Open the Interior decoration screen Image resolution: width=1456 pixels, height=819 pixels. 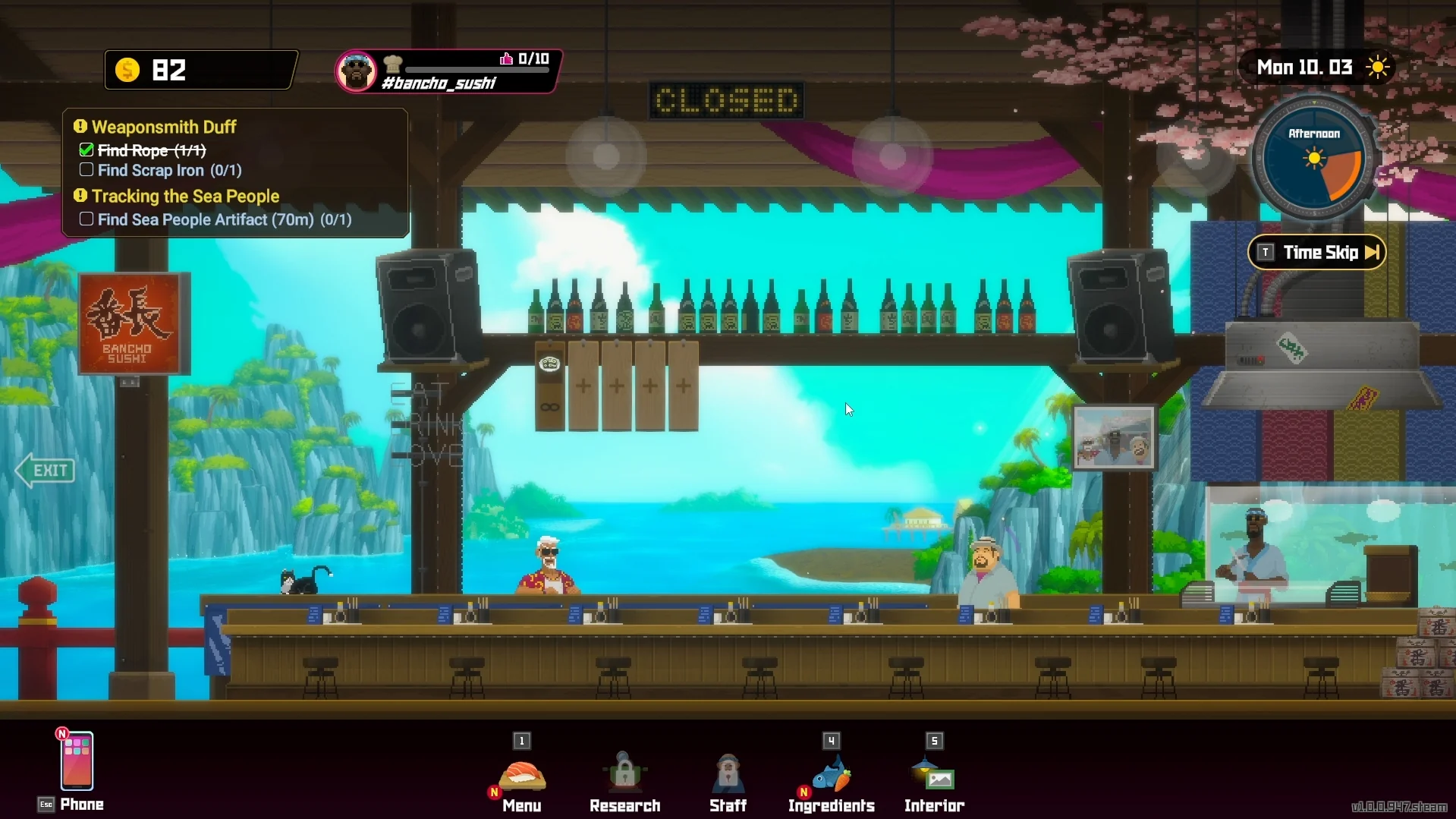point(934,778)
